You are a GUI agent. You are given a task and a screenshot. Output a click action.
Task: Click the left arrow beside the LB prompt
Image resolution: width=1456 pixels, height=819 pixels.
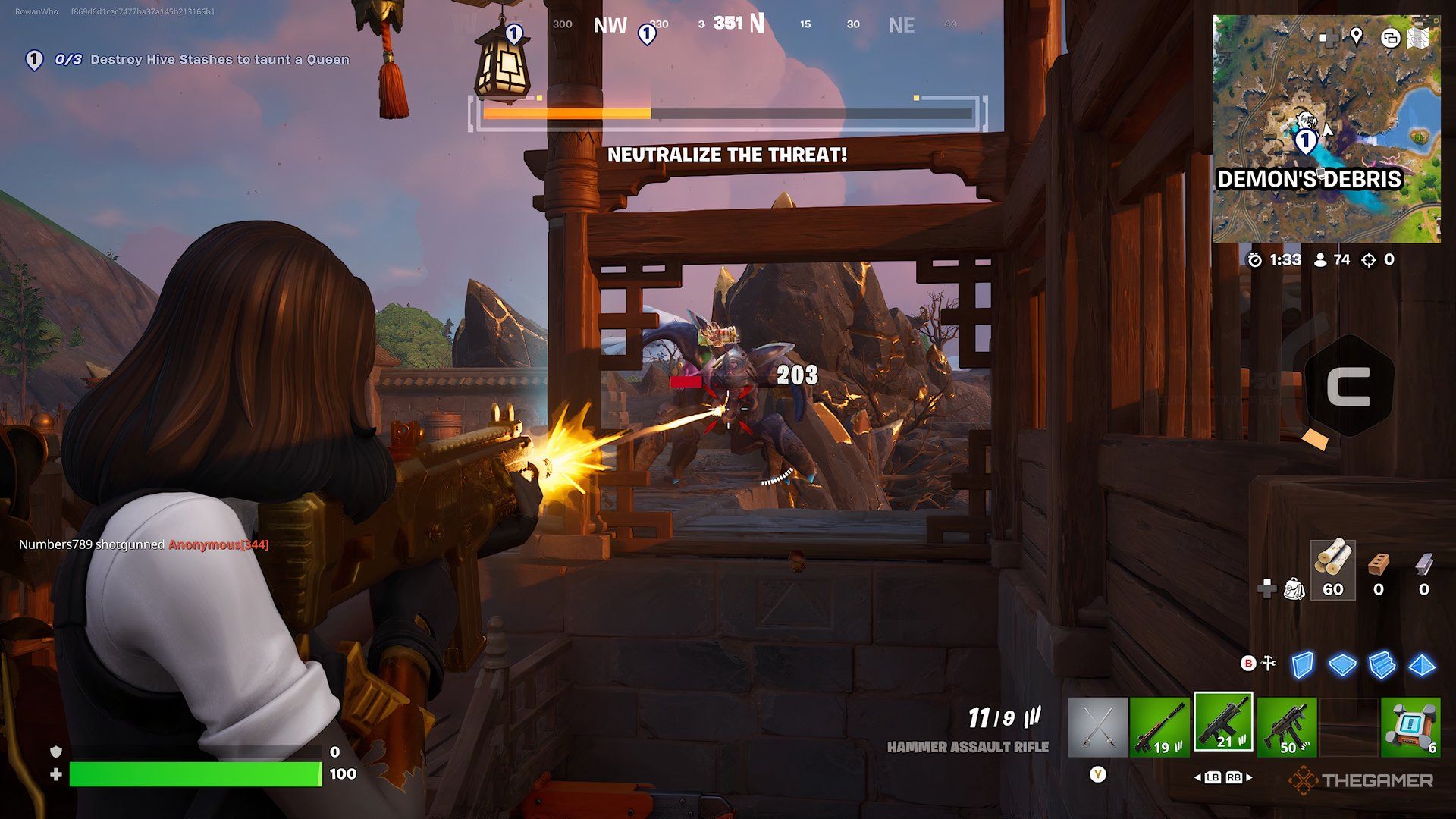1197,778
